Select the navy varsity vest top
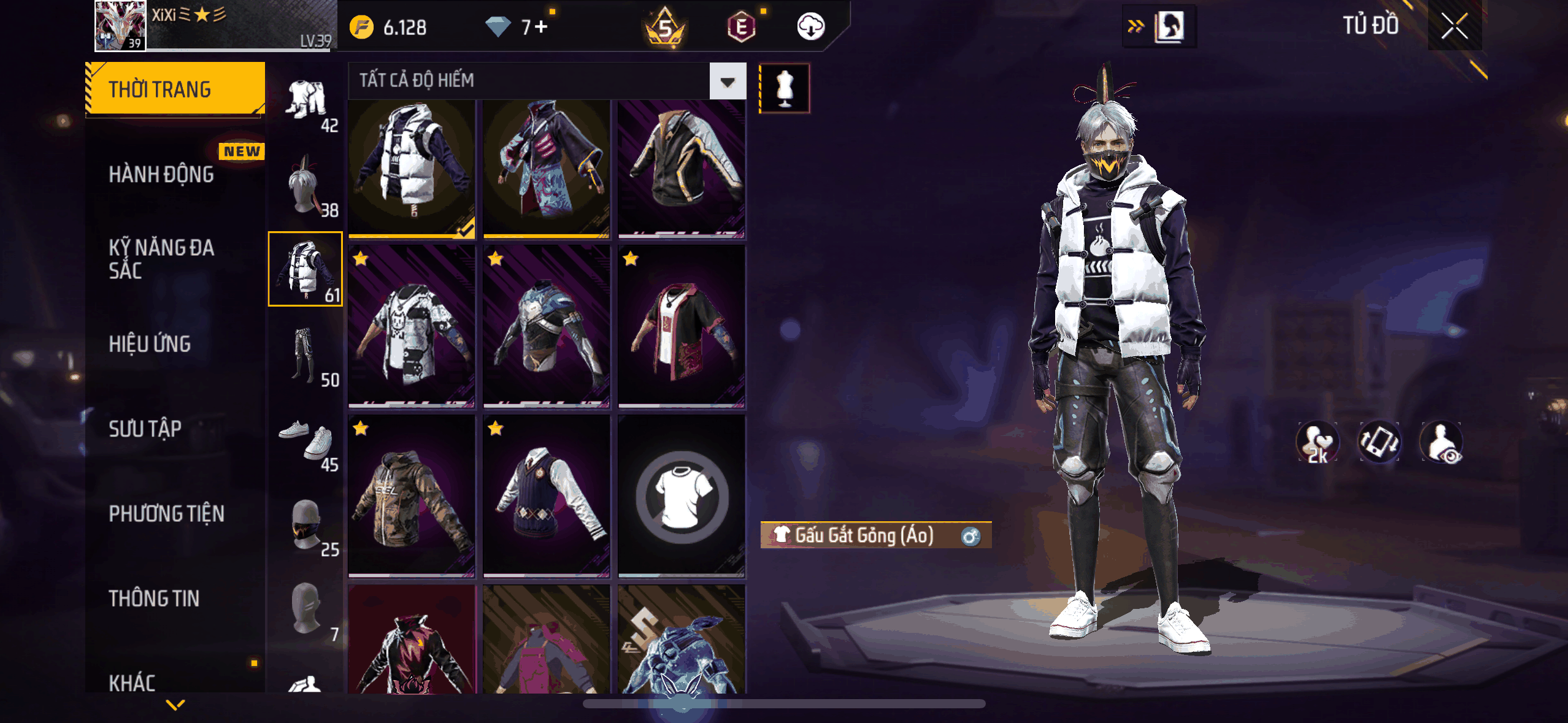1568x723 pixels. pyautogui.click(x=546, y=497)
